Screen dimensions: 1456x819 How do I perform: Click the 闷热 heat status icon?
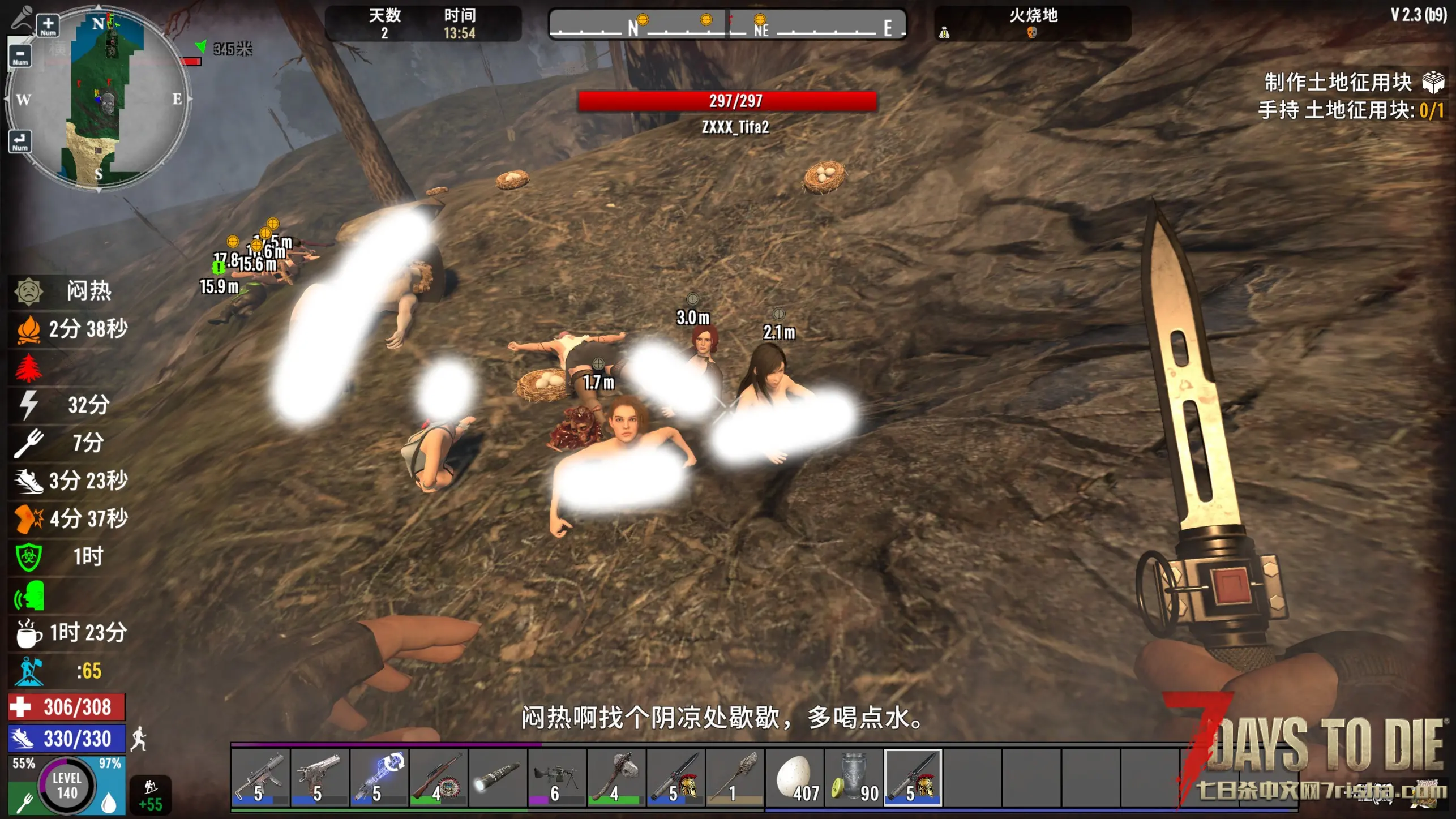28,291
